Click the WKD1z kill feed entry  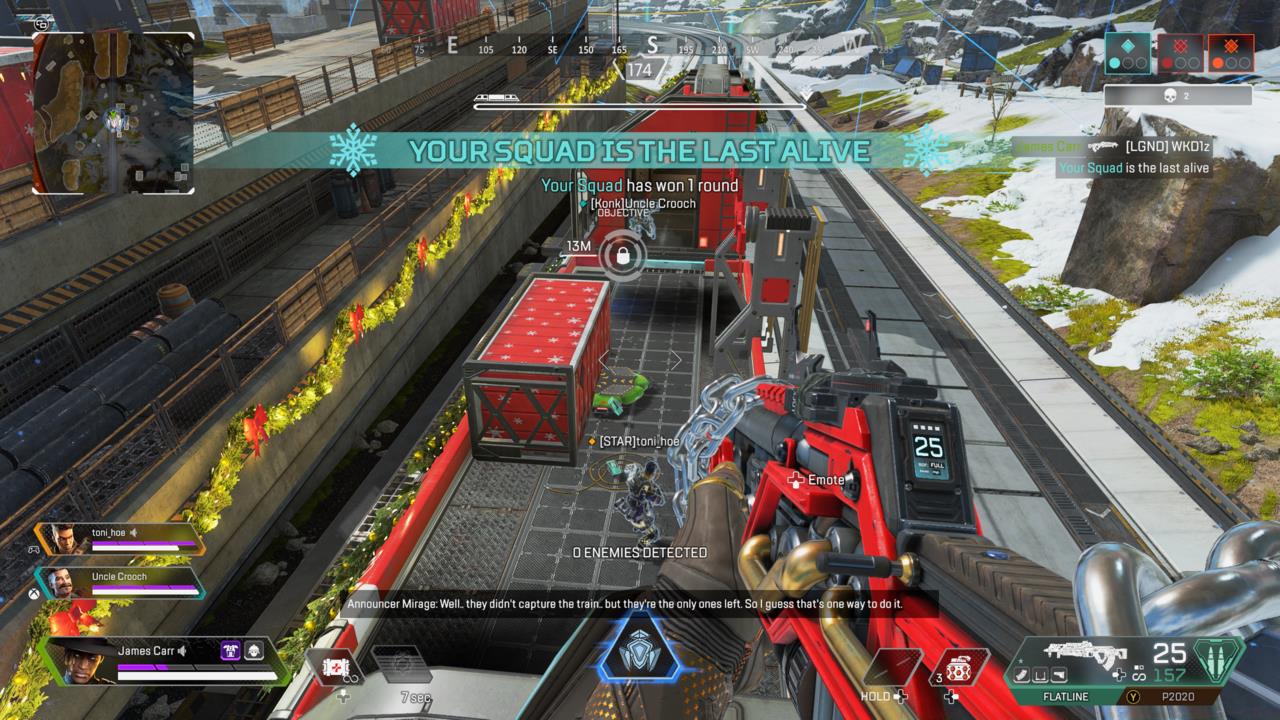tap(1166, 146)
